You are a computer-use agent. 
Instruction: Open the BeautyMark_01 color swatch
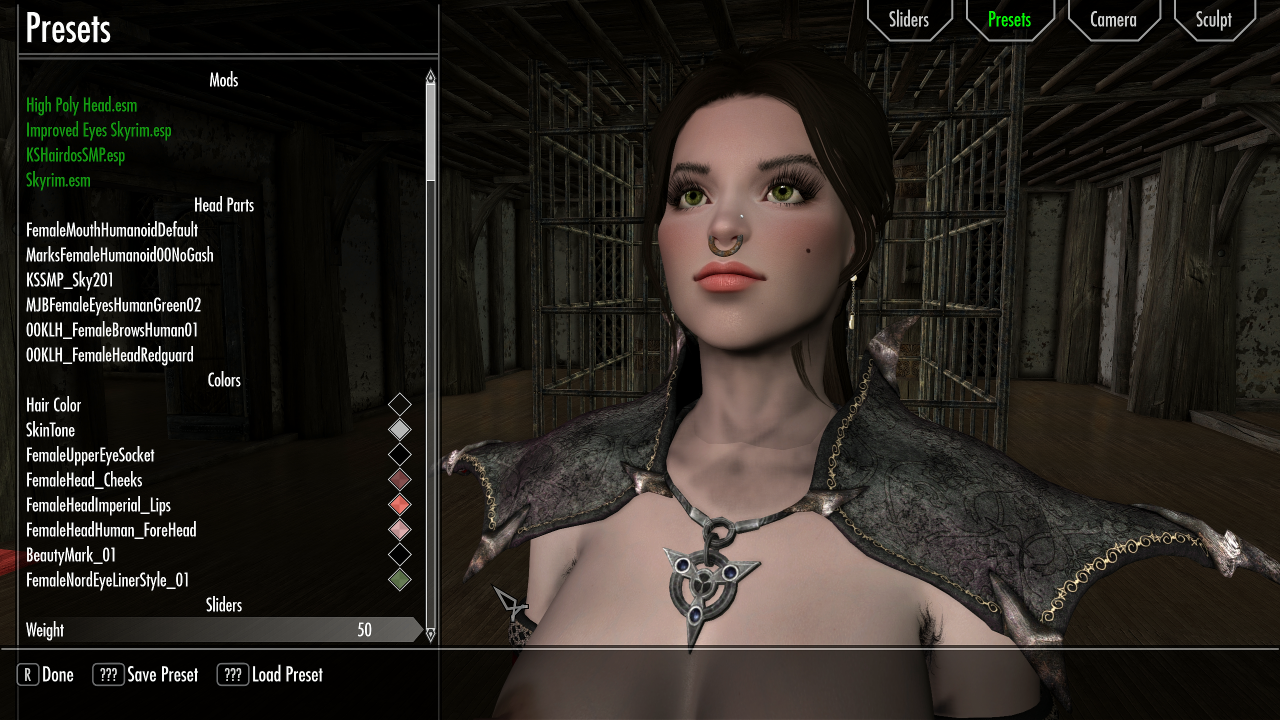pyautogui.click(x=400, y=555)
